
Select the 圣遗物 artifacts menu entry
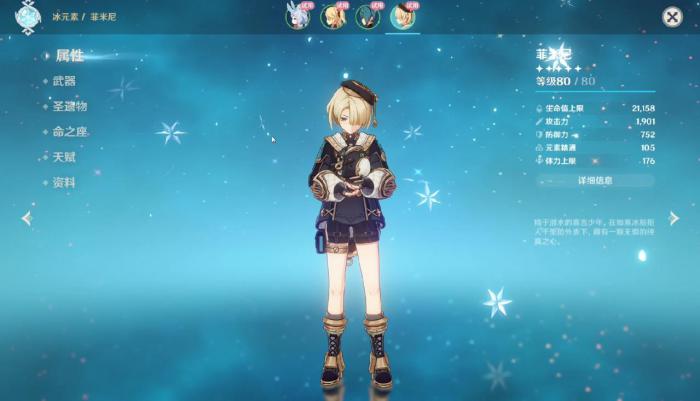(70, 106)
